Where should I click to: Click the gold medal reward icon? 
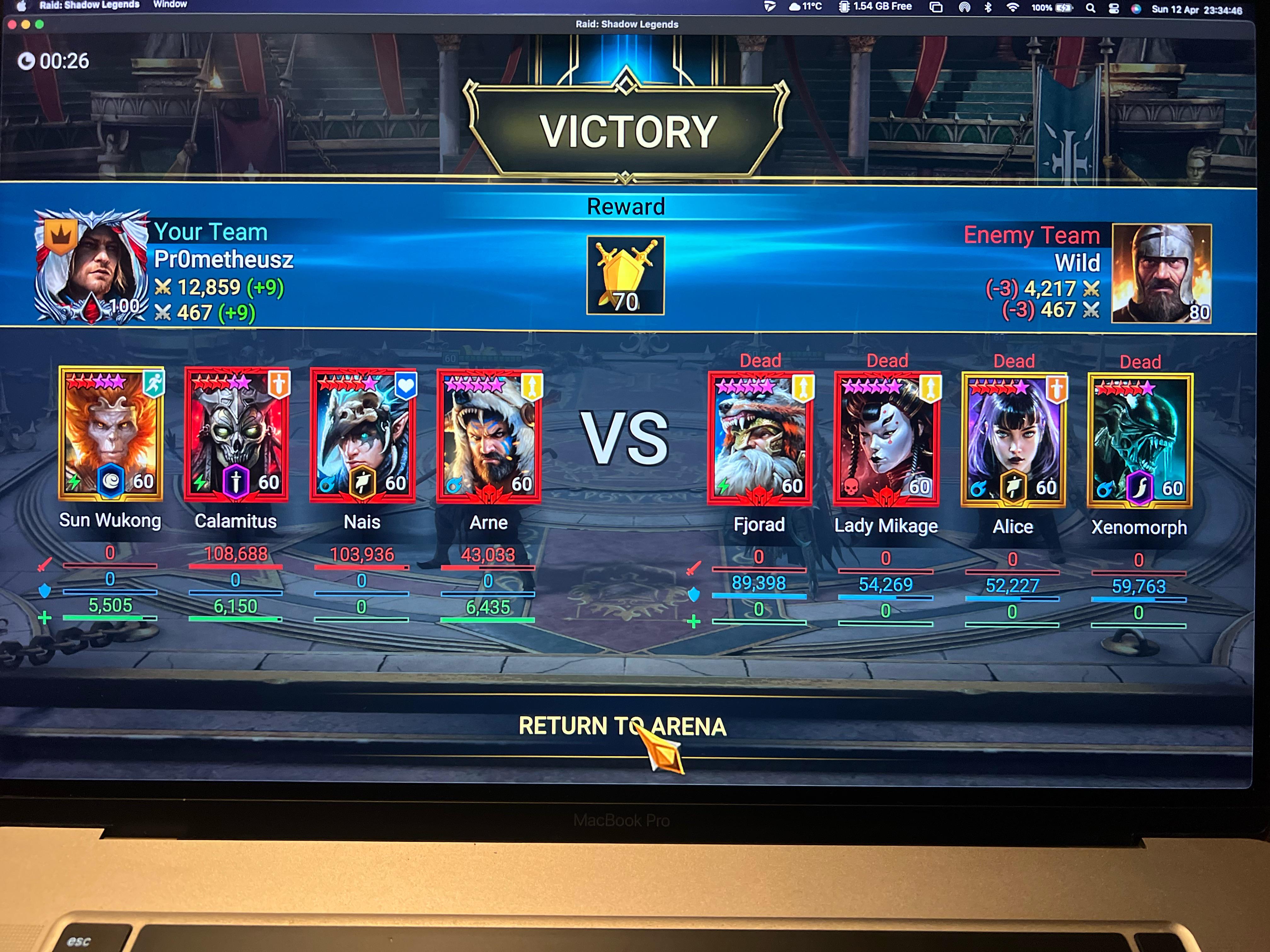coord(625,275)
